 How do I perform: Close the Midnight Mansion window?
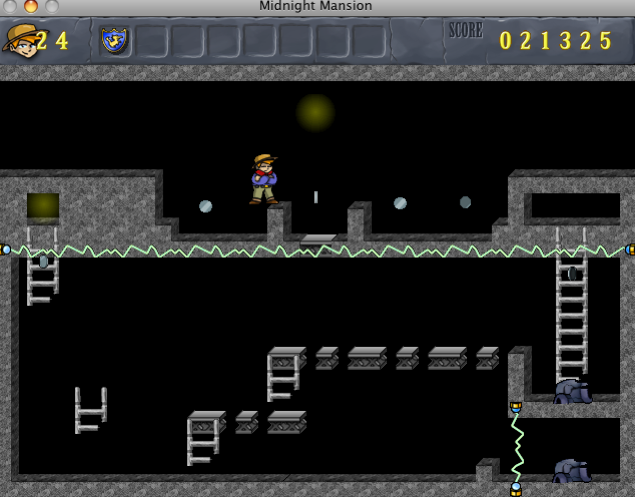click(x=11, y=6)
